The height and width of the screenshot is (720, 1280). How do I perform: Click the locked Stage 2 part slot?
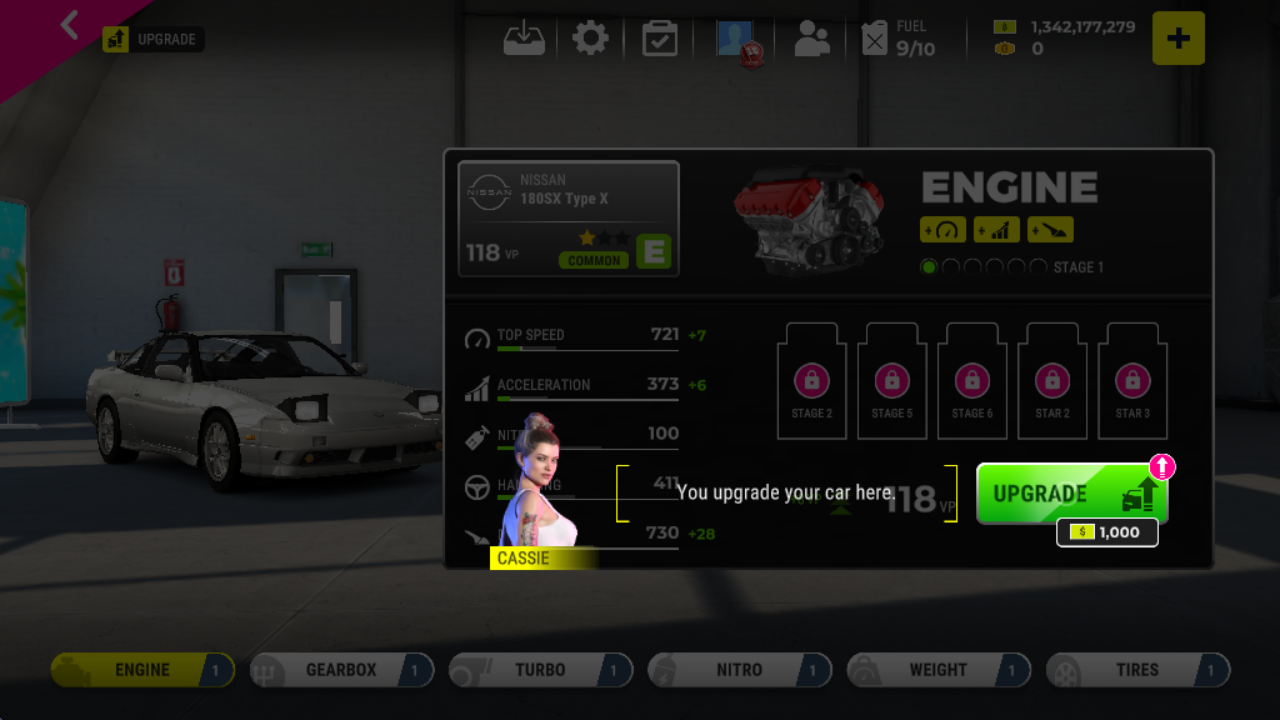(812, 383)
